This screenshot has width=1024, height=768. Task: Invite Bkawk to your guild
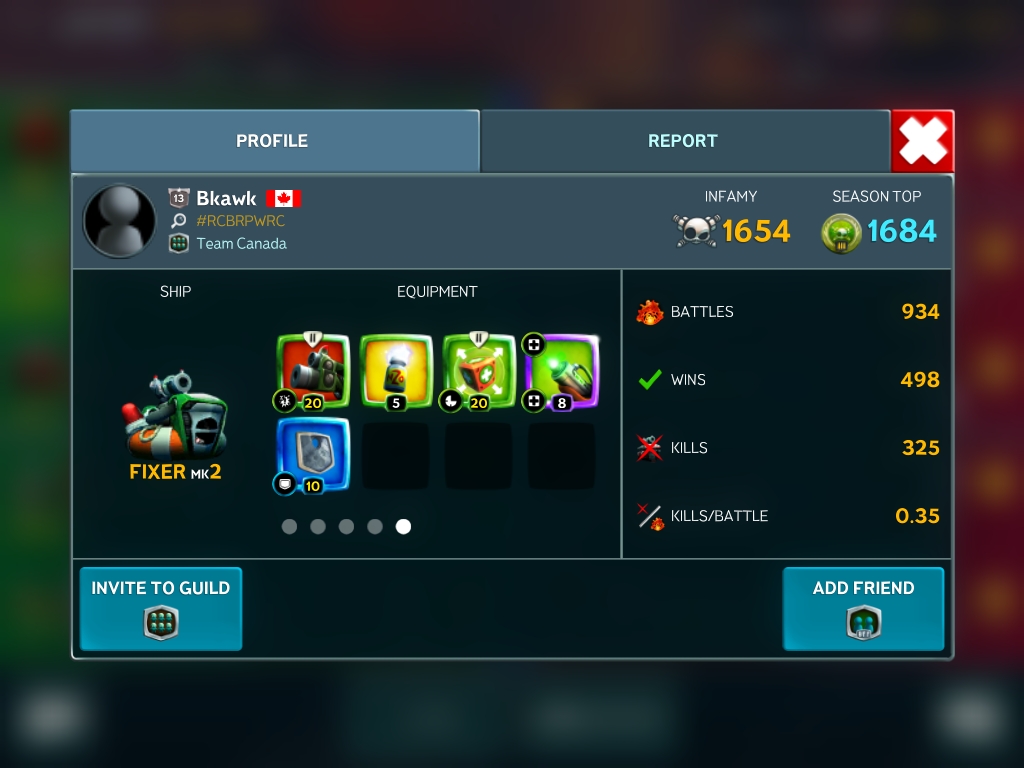(x=161, y=608)
